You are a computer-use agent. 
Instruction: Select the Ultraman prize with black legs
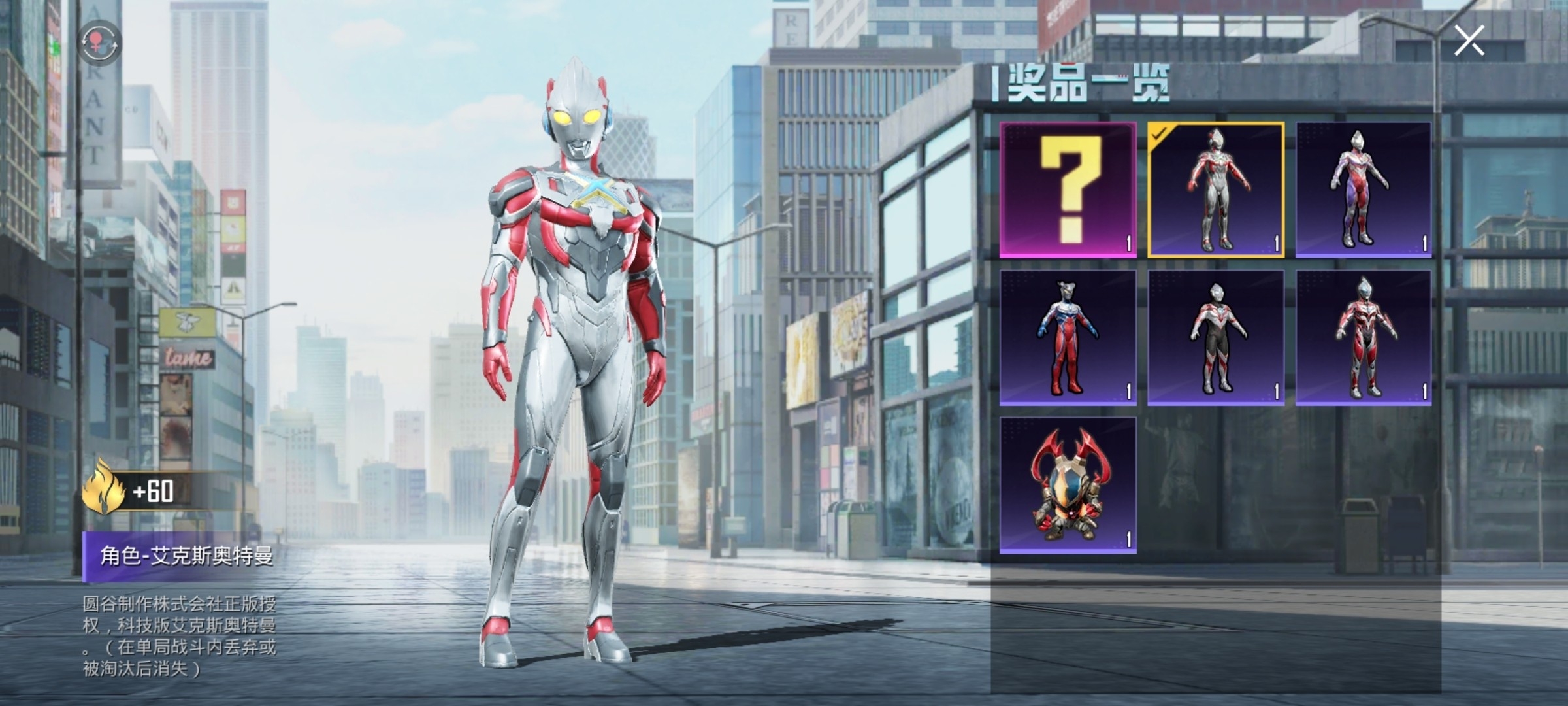1216,337
